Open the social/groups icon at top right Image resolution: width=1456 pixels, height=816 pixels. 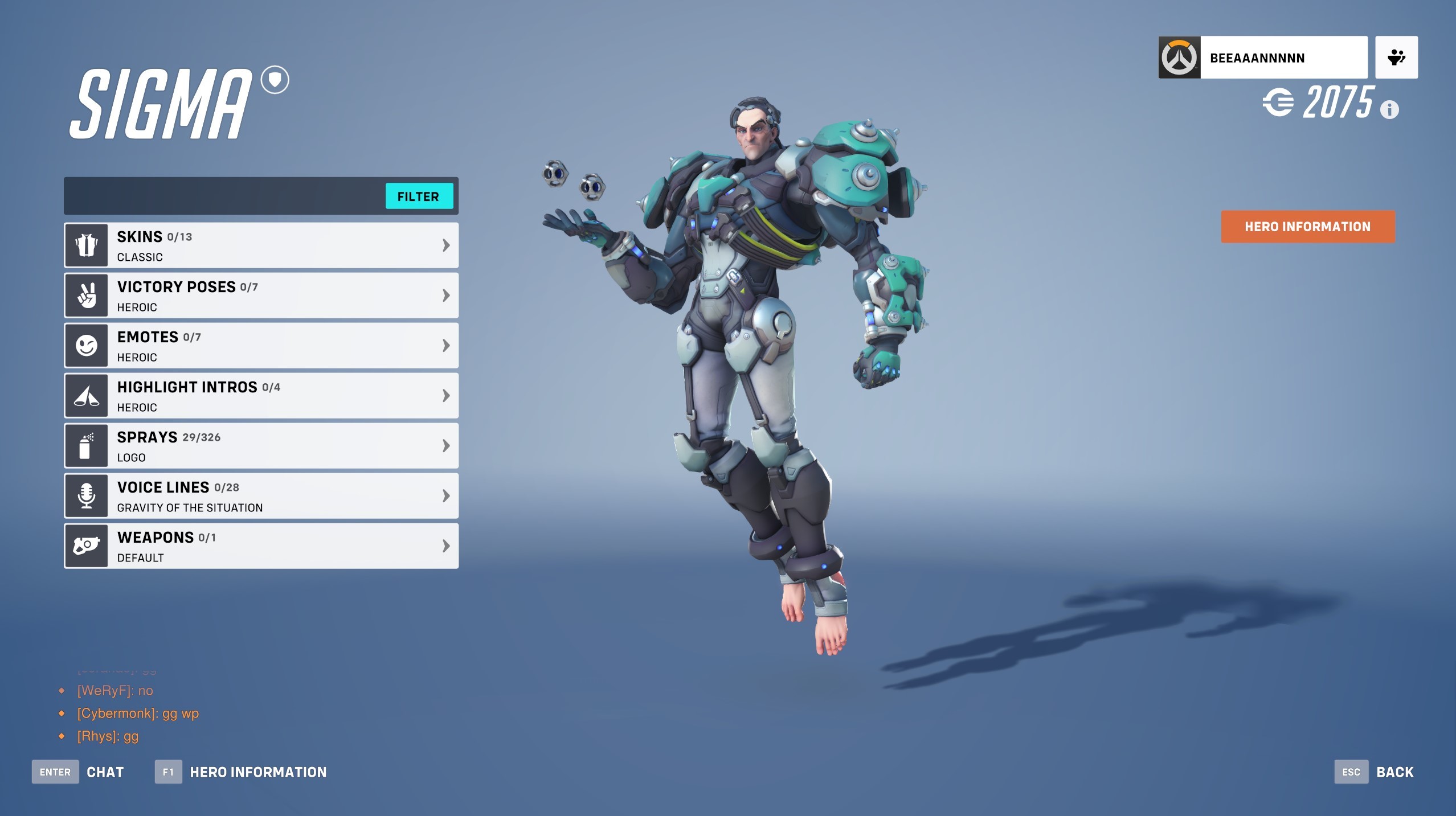coord(1396,57)
